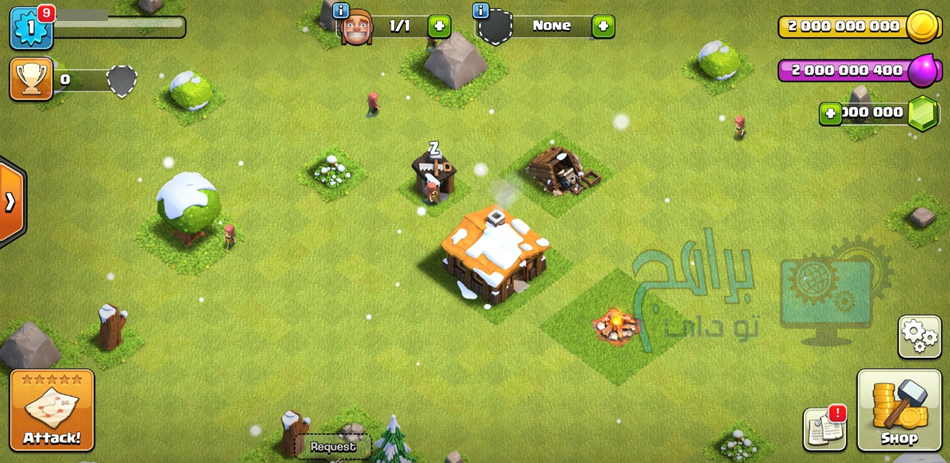Image resolution: width=950 pixels, height=463 pixels.
Task: Tap the gold coin icon
Action: pyautogui.click(x=921, y=26)
